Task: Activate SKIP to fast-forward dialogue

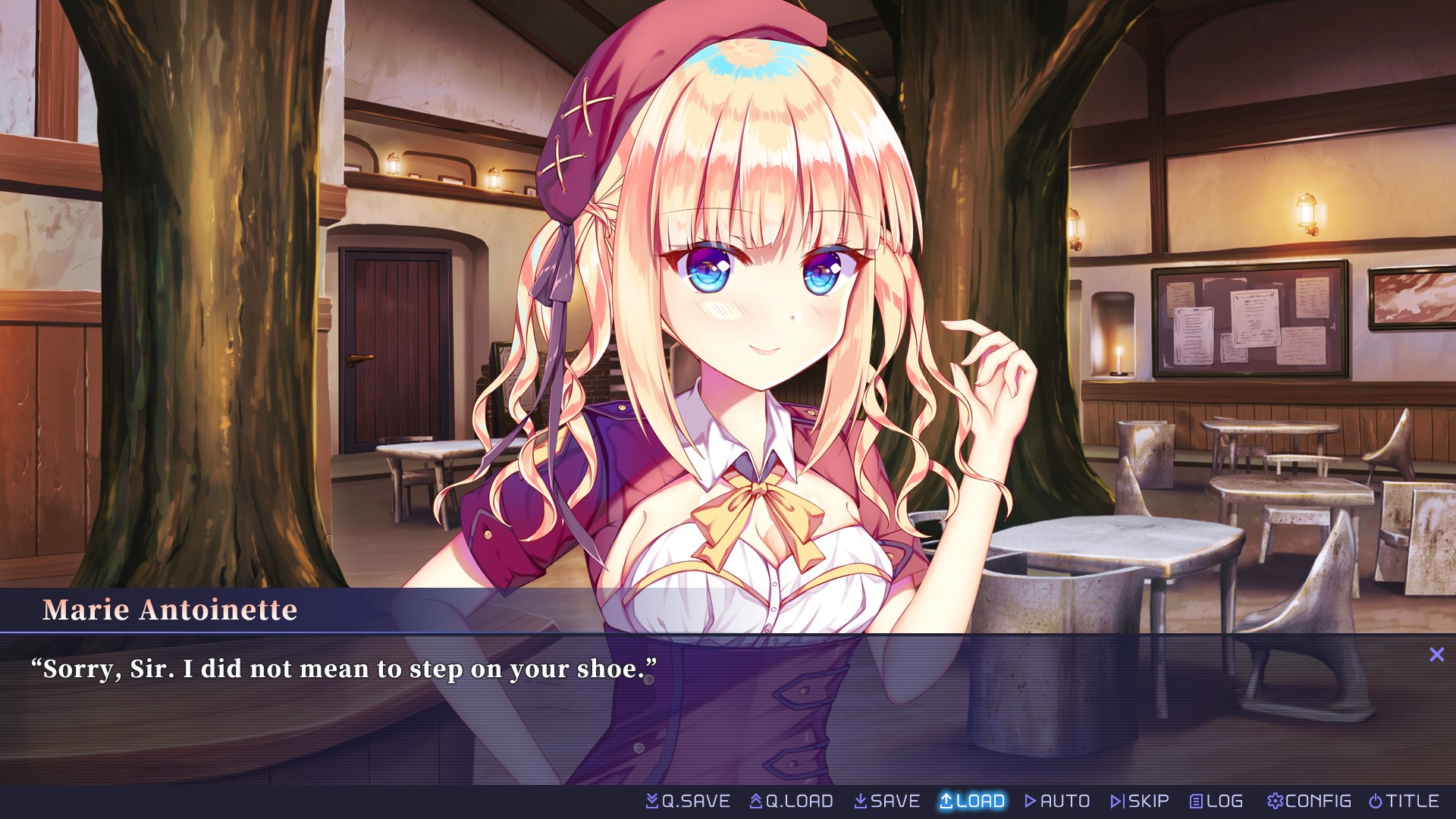Action: click(x=1140, y=801)
